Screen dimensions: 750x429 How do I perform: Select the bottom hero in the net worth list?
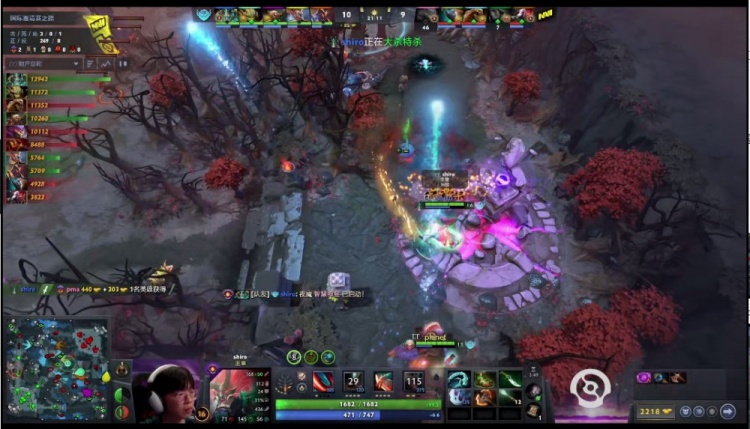(16, 197)
